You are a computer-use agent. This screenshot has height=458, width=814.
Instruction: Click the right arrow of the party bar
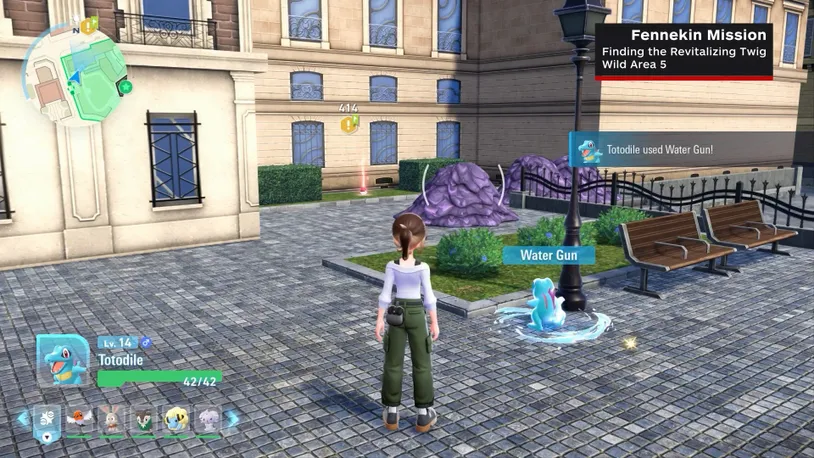pyautogui.click(x=233, y=419)
